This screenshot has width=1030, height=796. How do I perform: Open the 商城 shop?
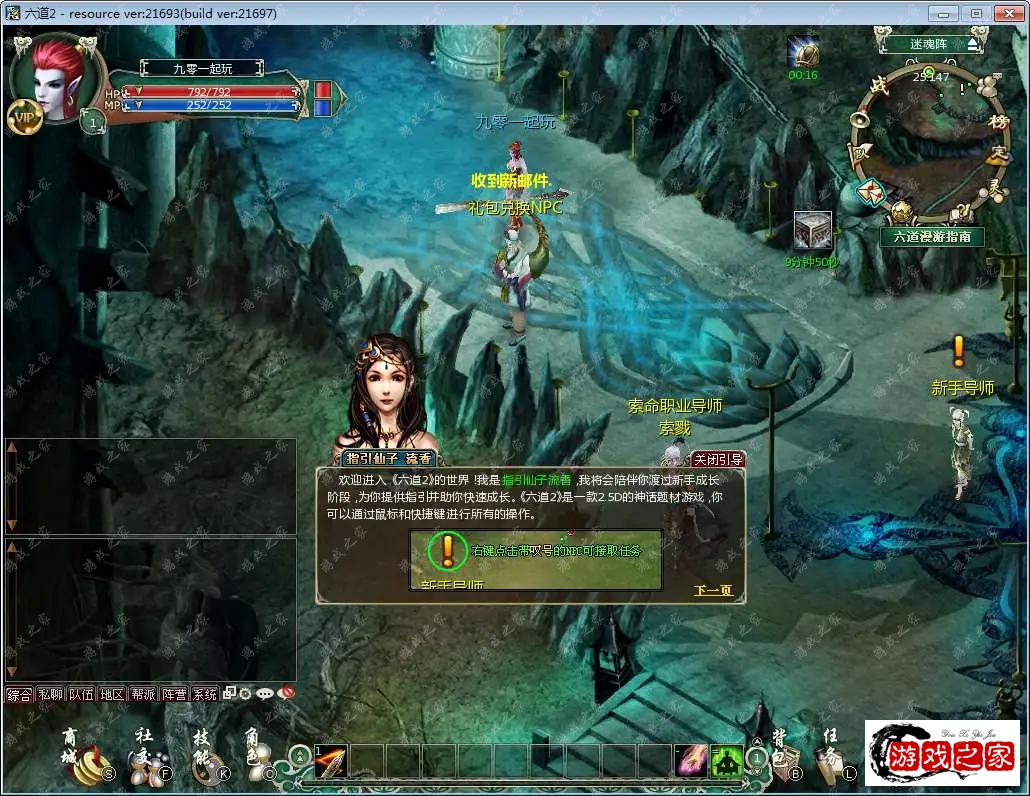click(80, 756)
